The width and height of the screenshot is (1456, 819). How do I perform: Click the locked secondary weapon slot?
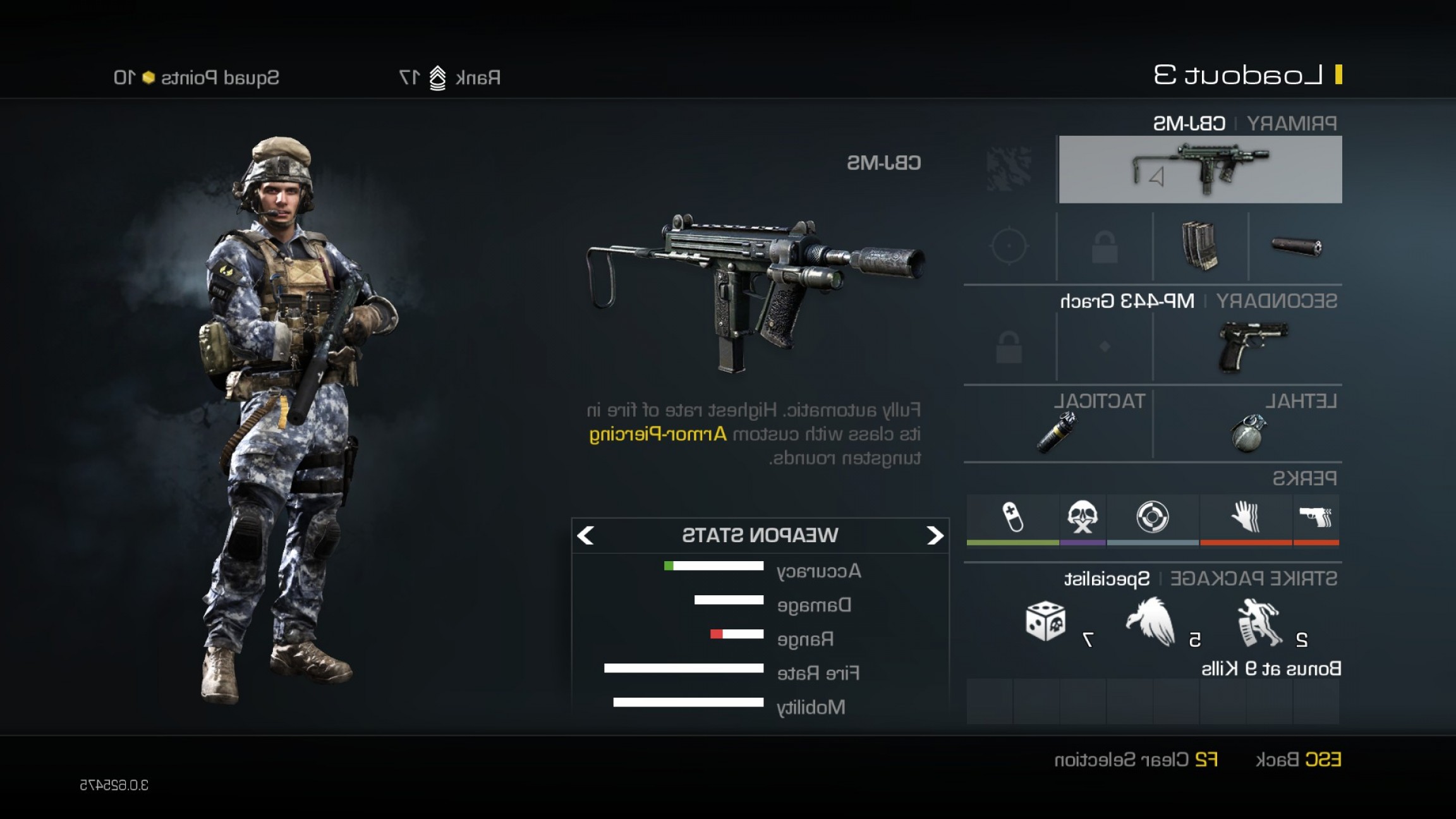coord(1009,347)
